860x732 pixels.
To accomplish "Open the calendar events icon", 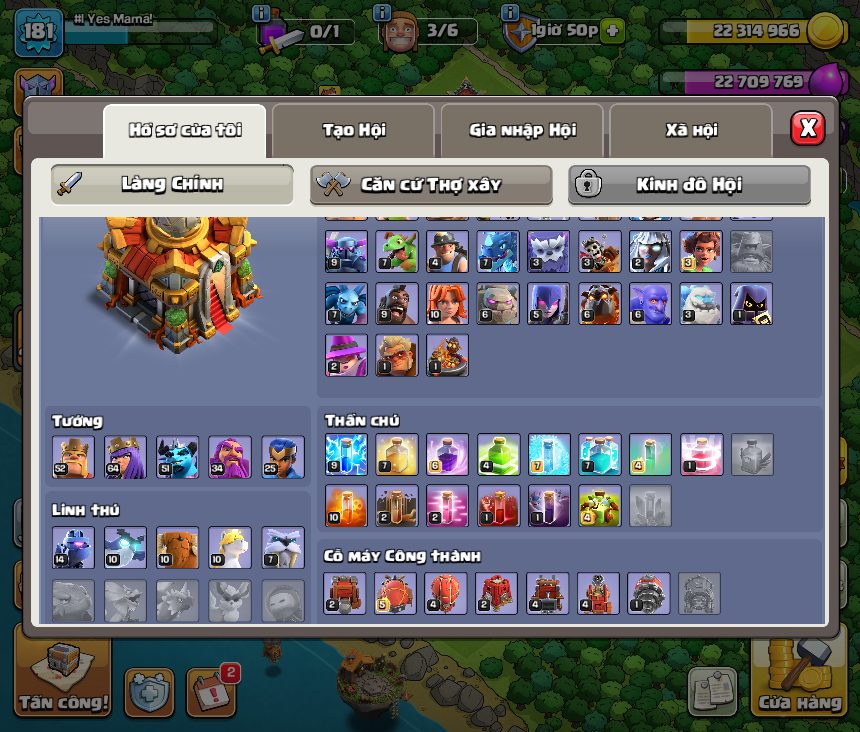I will 211,692.
